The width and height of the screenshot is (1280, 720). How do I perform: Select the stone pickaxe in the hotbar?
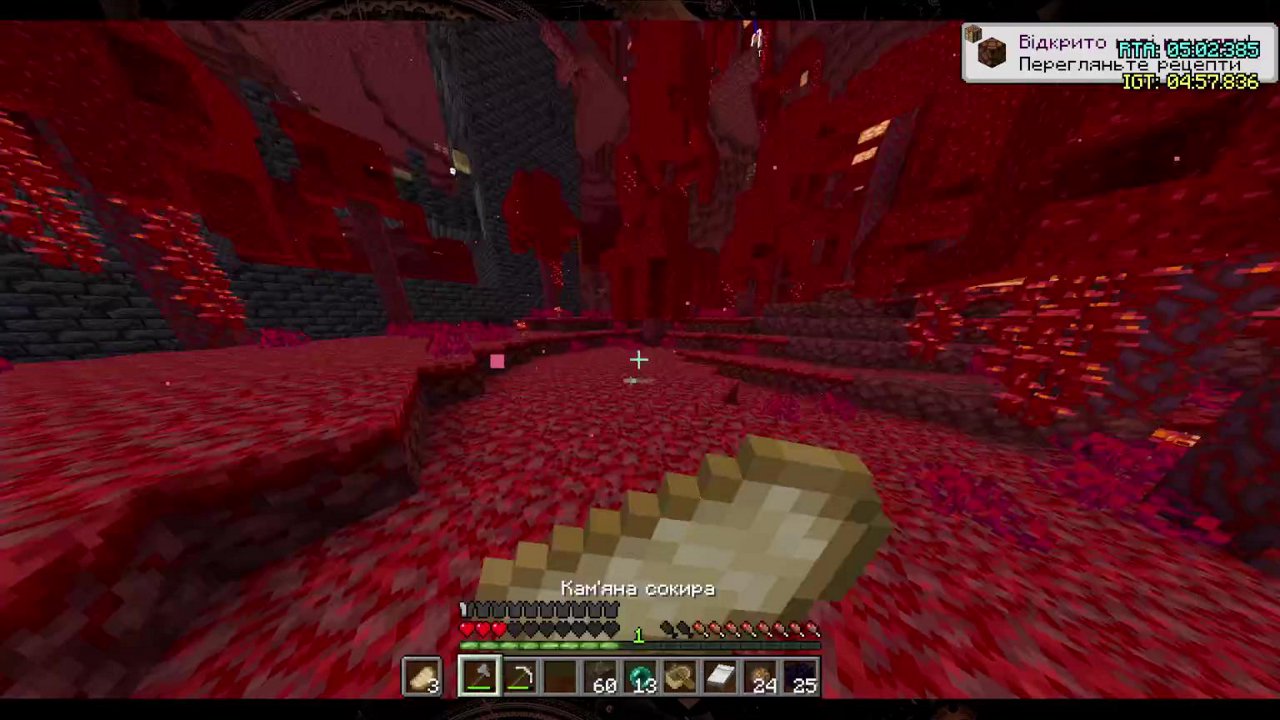(x=519, y=678)
